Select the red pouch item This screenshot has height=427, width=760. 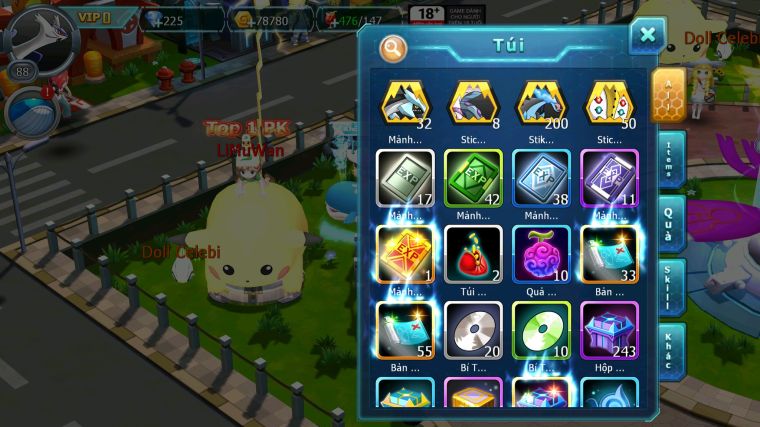(x=473, y=254)
